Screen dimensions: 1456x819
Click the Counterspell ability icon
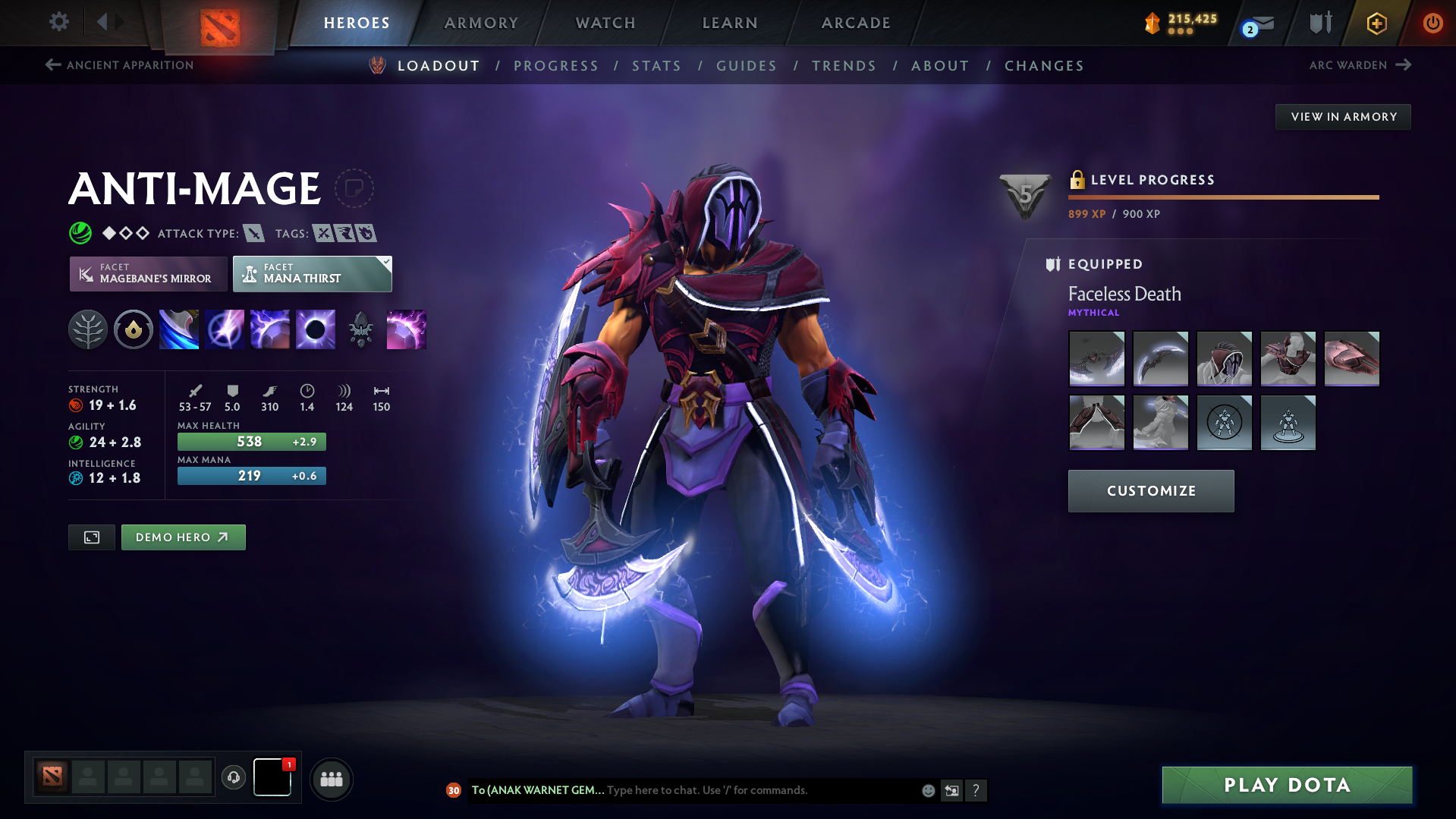click(270, 329)
